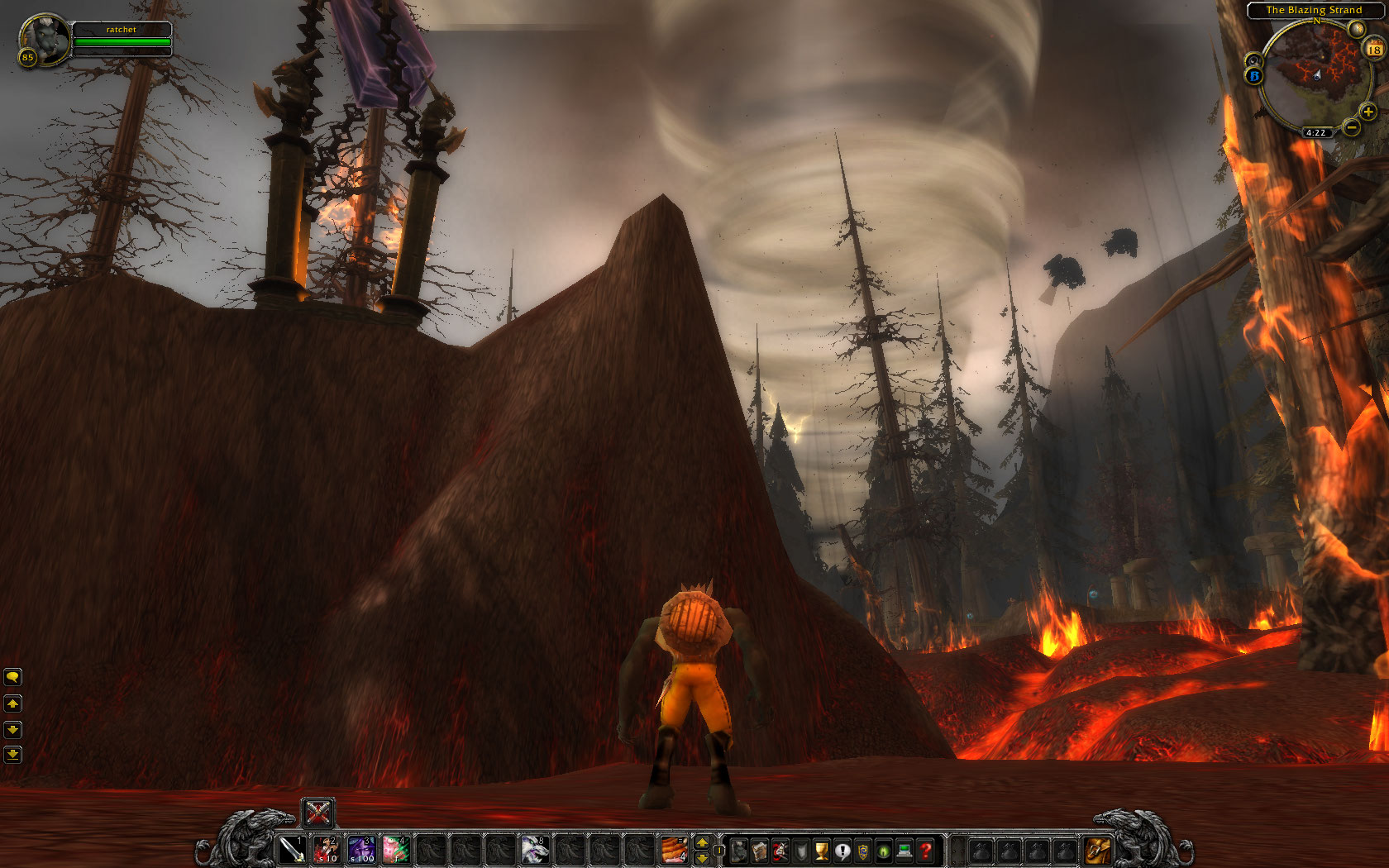This screenshot has height=868, width=1389.
Task: Activate the sword attack in slot 1
Action: tap(293, 849)
